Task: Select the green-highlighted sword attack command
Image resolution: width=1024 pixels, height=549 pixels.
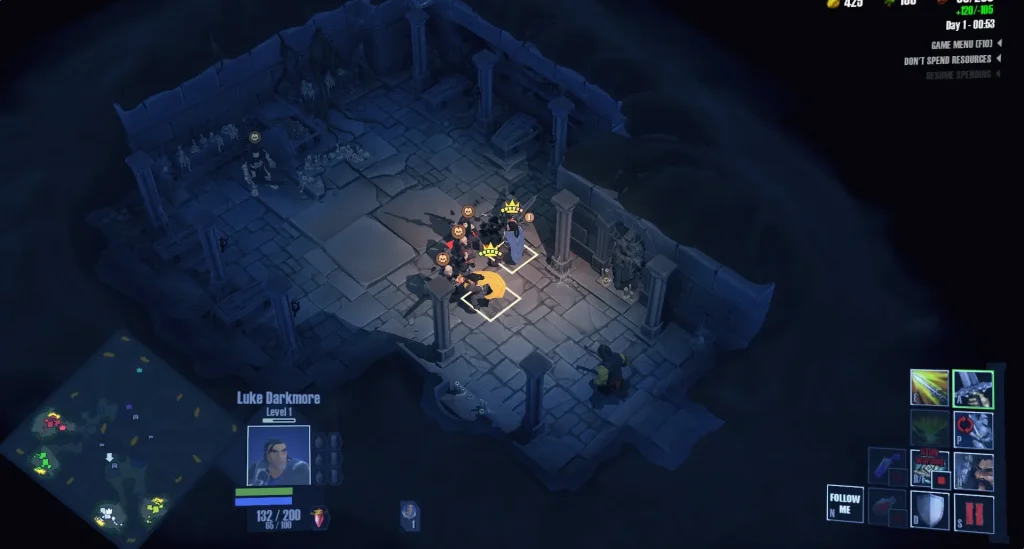Action: (x=972, y=388)
